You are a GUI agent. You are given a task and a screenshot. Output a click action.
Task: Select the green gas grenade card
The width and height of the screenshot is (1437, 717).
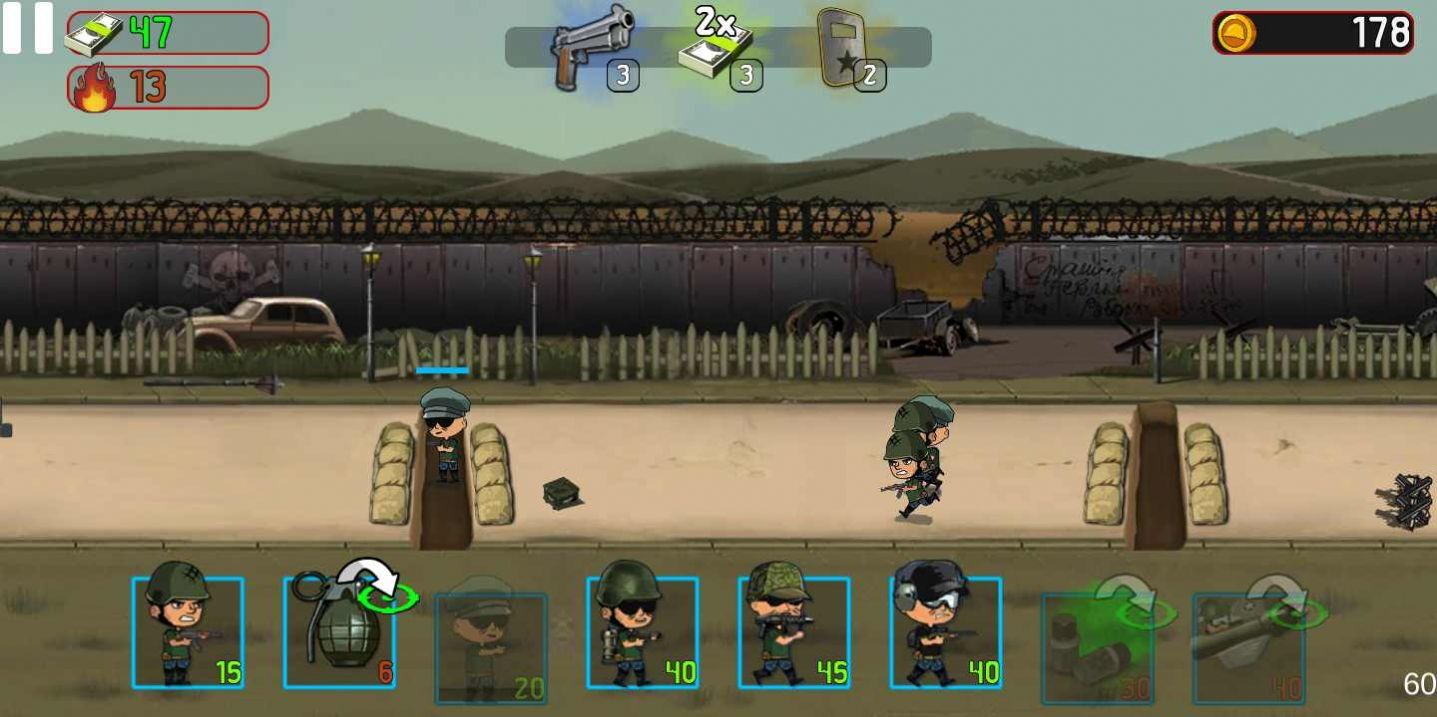pyautogui.click(x=1097, y=647)
